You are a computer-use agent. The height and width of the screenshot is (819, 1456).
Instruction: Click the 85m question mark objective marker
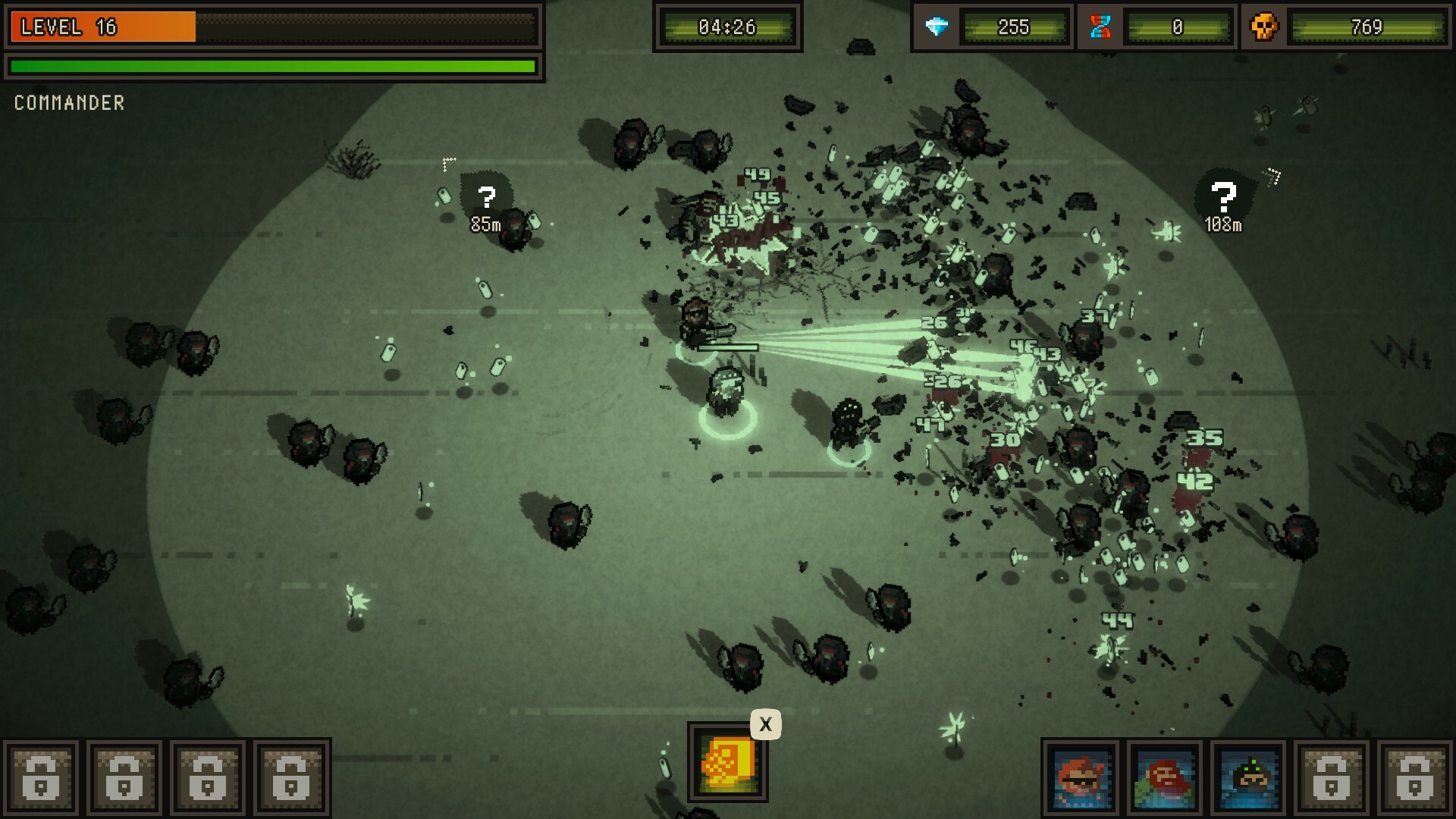tap(486, 199)
